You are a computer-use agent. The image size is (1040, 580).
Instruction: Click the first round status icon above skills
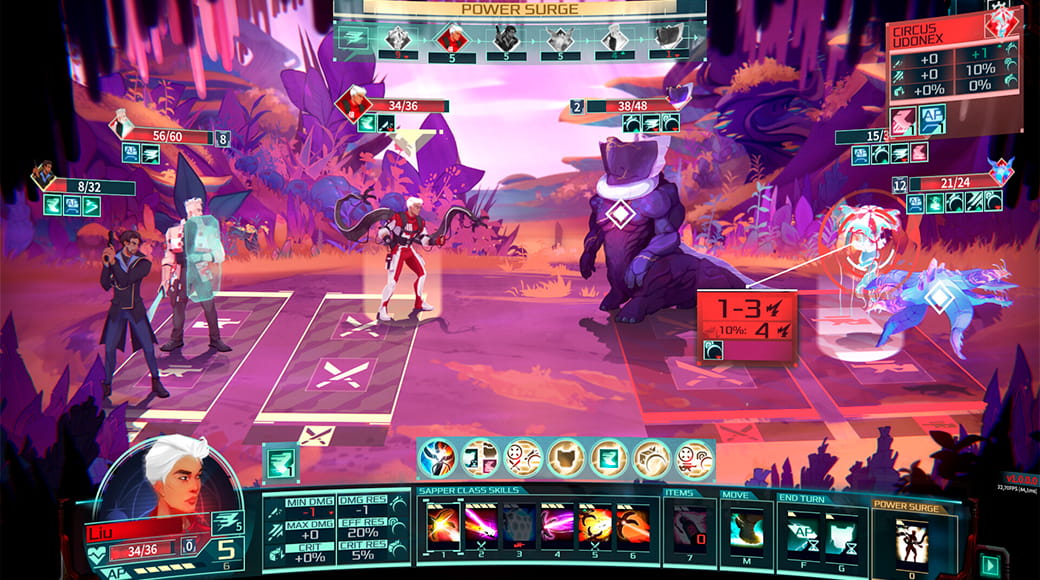(437, 459)
